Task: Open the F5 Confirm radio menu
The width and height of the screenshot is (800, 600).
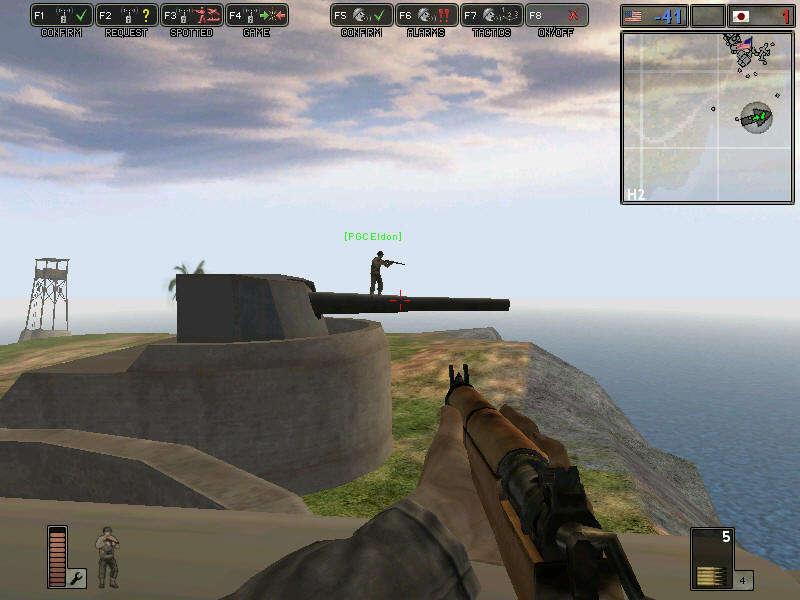Action: coord(361,16)
